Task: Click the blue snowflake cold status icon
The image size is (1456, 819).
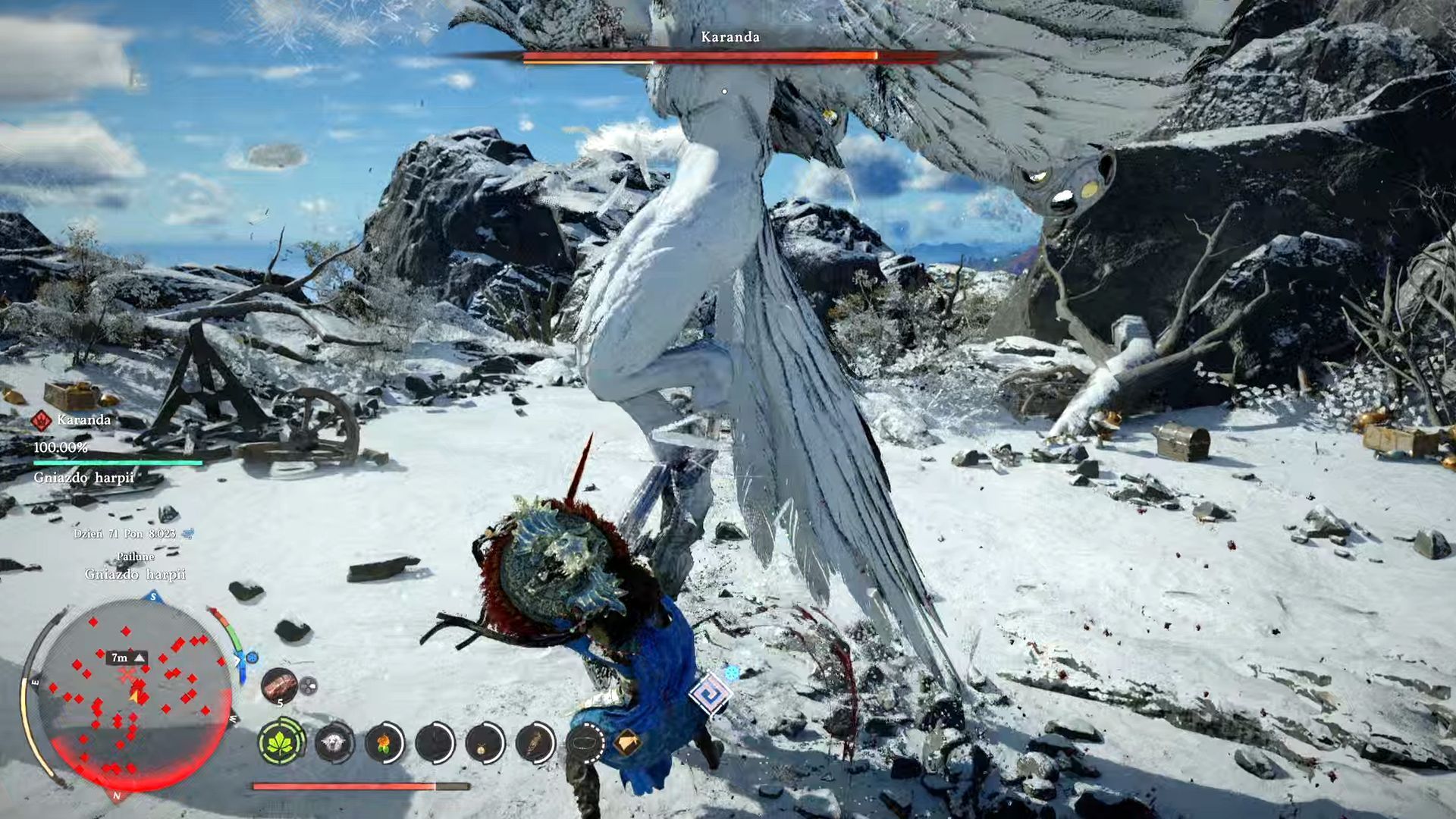Action: click(x=732, y=673)
